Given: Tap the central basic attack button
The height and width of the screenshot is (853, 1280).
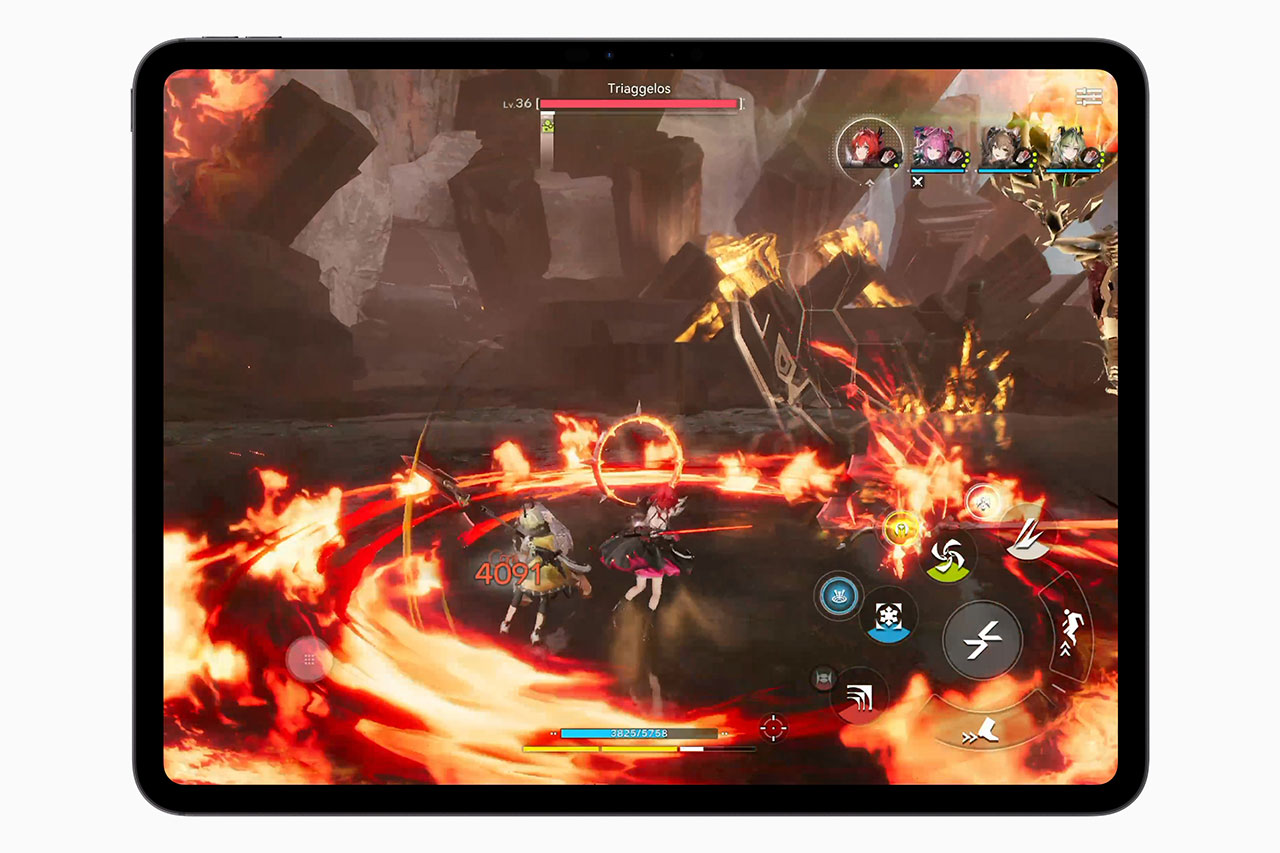Looking at the screenshot, I should coord(982,639).
